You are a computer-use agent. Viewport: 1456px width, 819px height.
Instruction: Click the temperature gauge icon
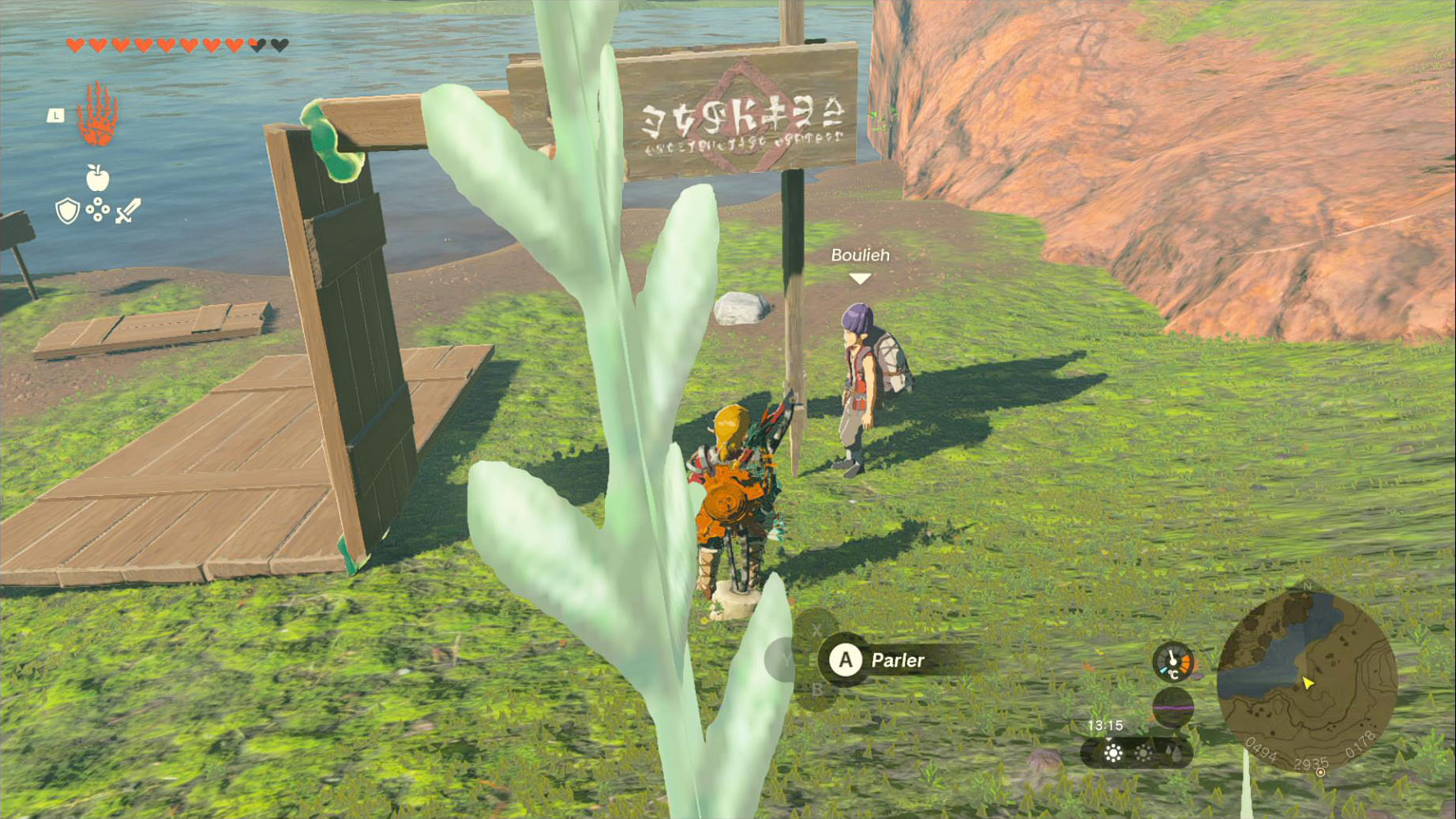point(1173,662)
